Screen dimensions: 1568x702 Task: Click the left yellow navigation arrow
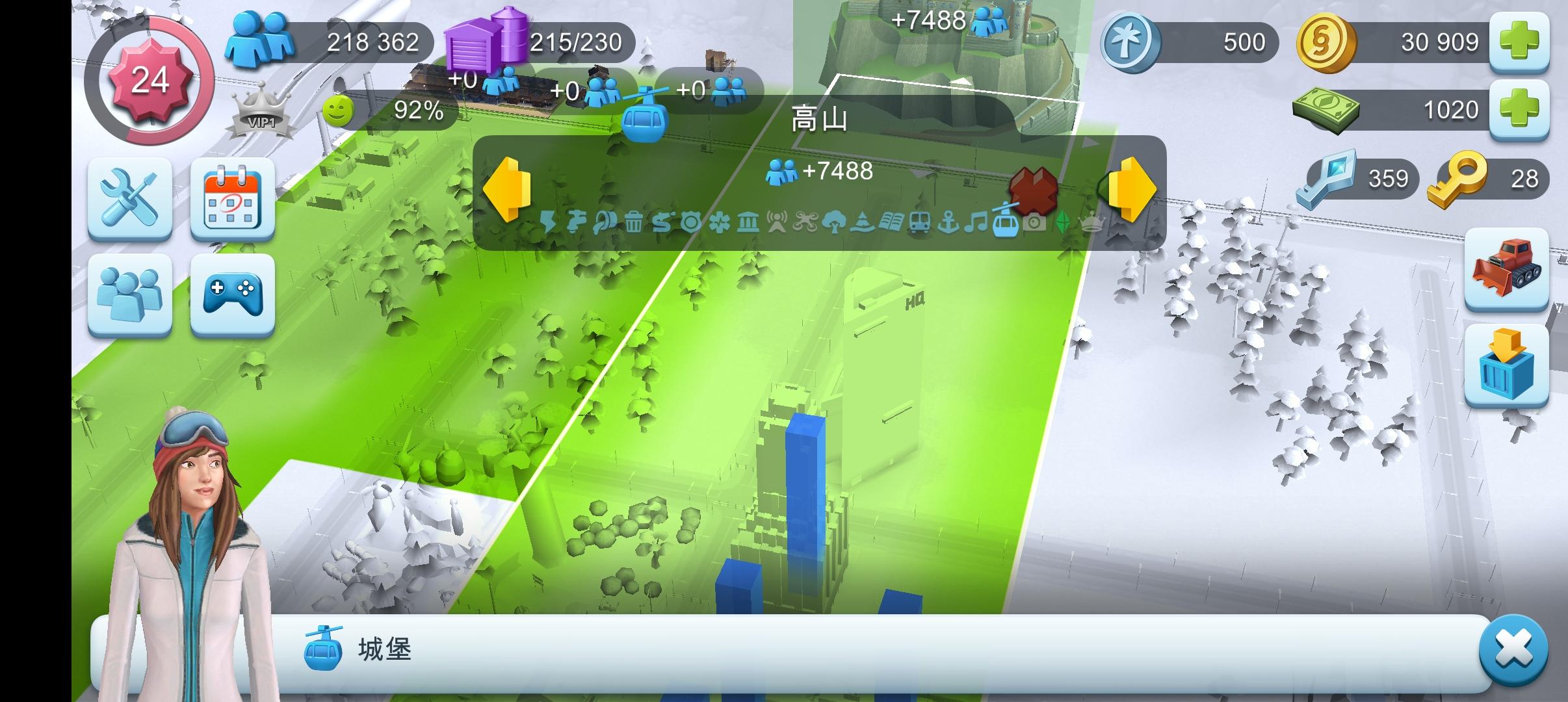(x=508, y=190)
